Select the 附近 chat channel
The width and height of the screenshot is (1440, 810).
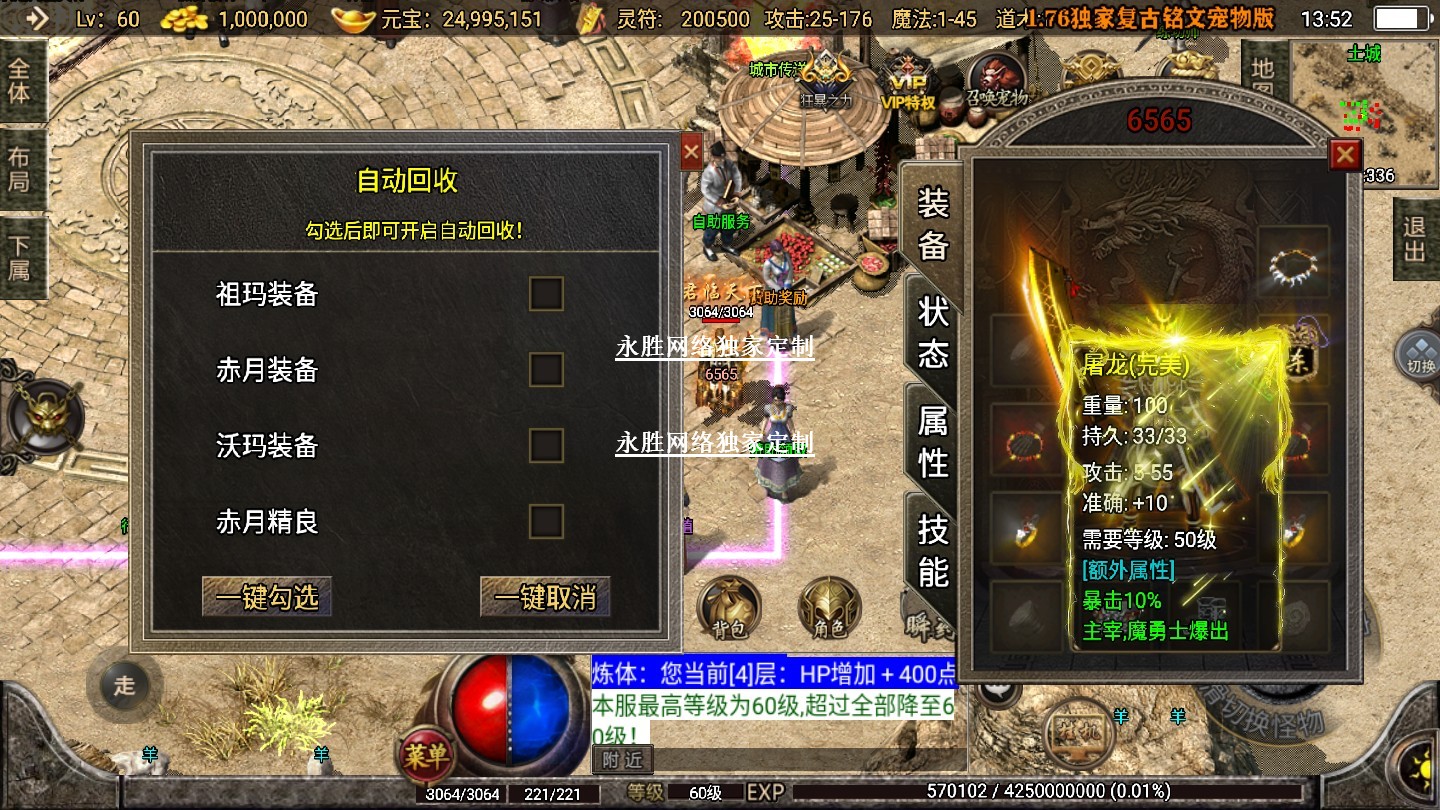coord(622,760)
